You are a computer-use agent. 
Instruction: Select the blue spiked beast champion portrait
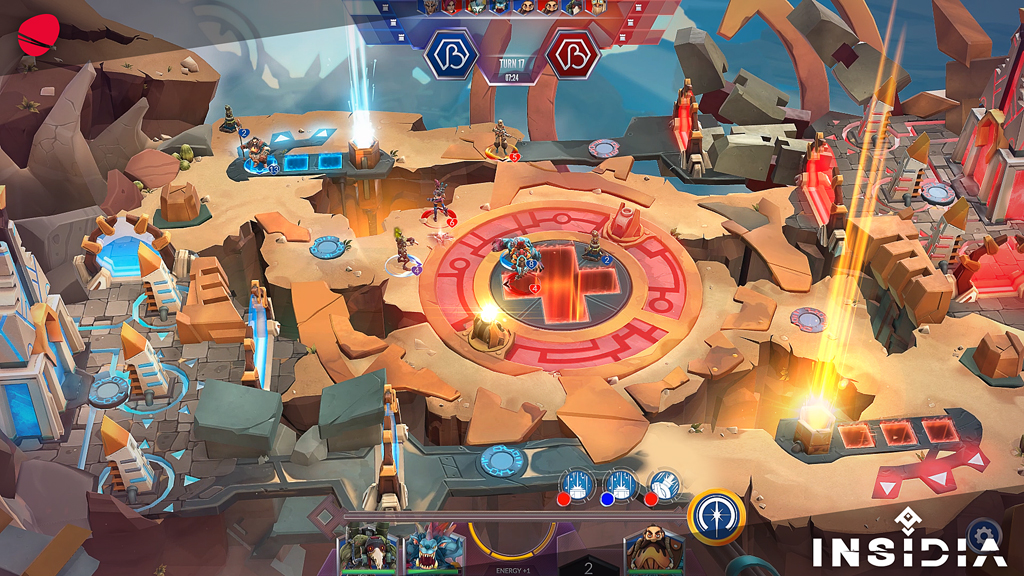click(434, 548)
